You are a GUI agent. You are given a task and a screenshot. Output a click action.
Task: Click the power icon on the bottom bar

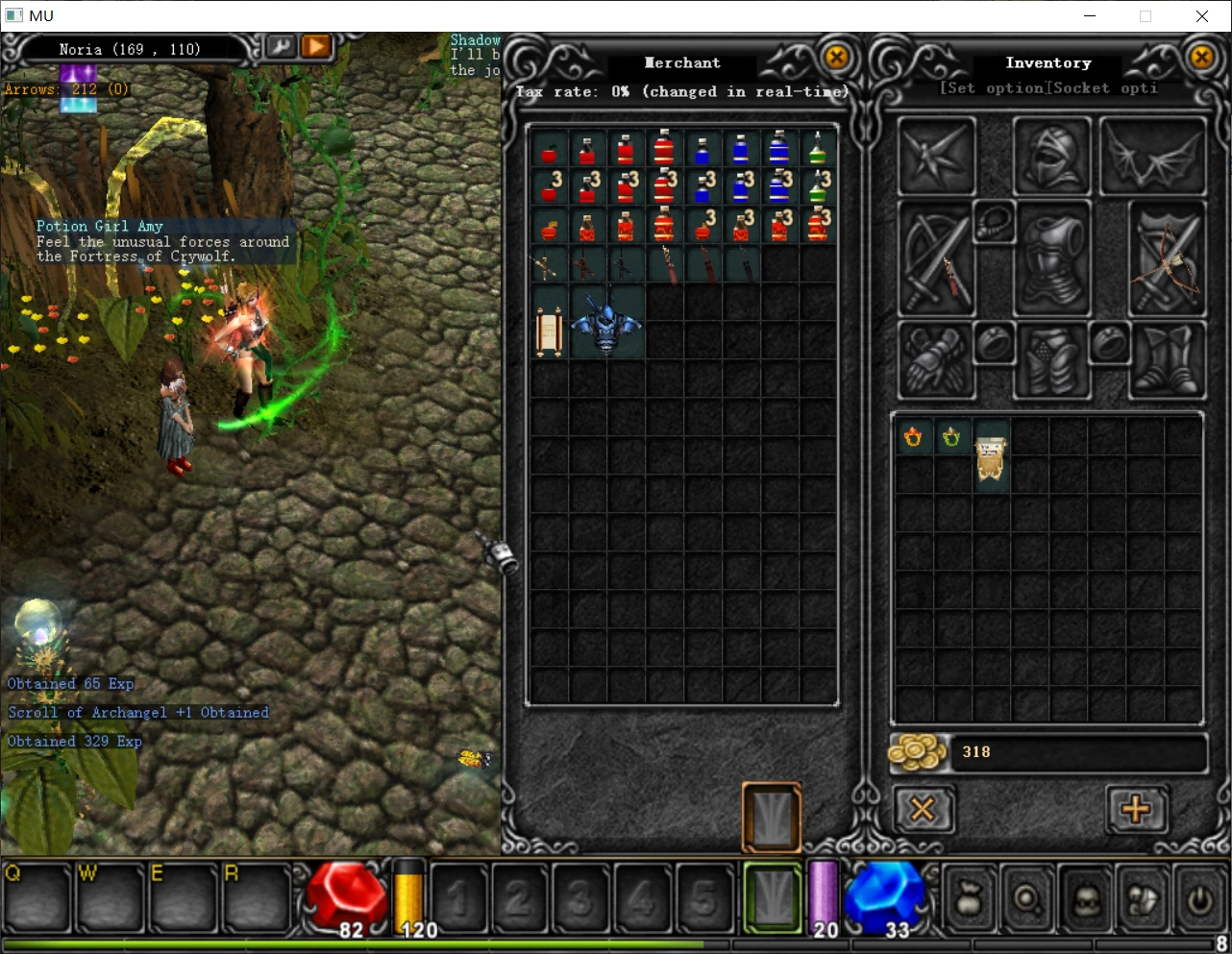point(1198,900)
